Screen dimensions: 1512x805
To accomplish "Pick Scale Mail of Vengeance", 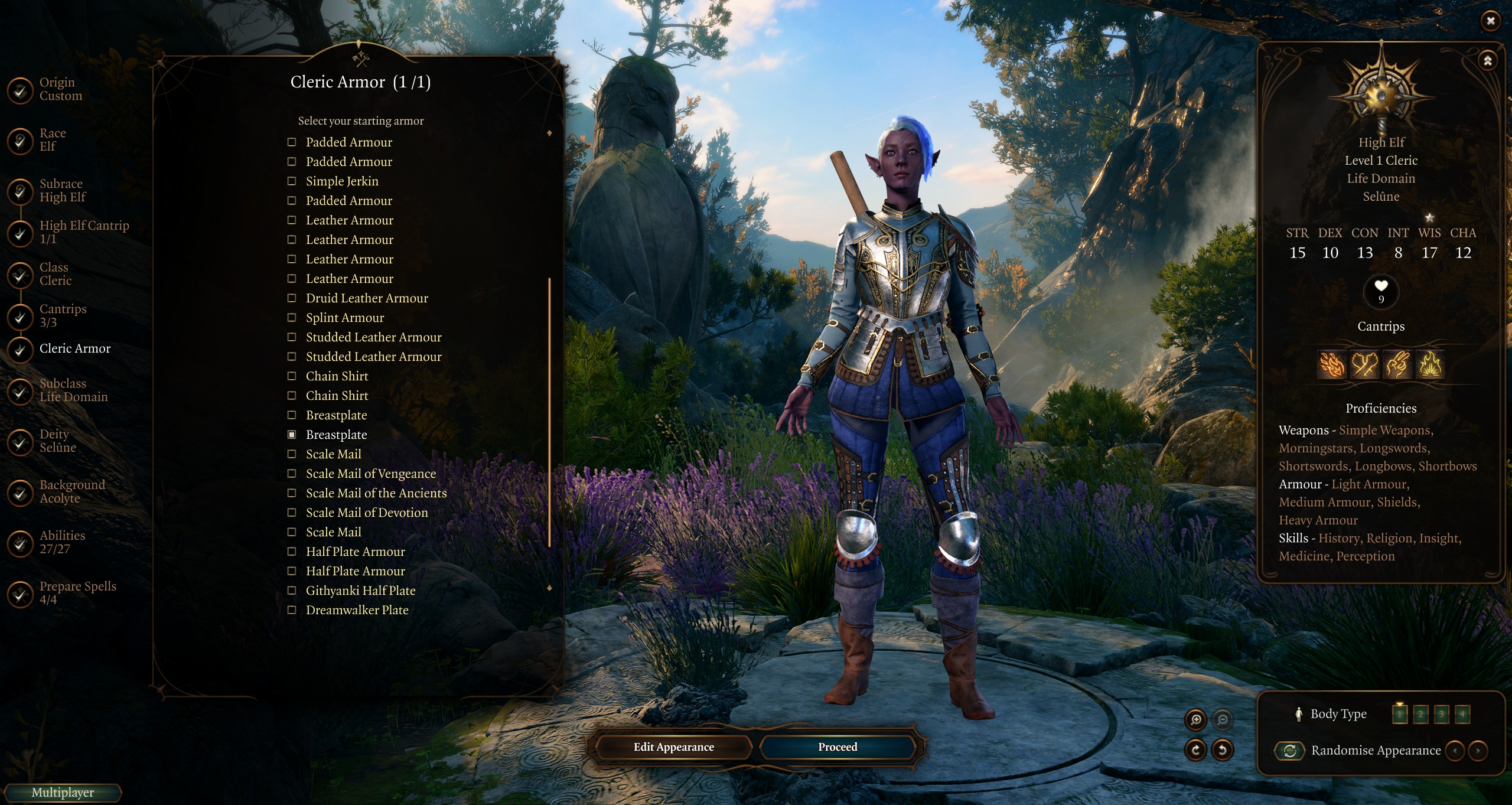I will point(292,474).
